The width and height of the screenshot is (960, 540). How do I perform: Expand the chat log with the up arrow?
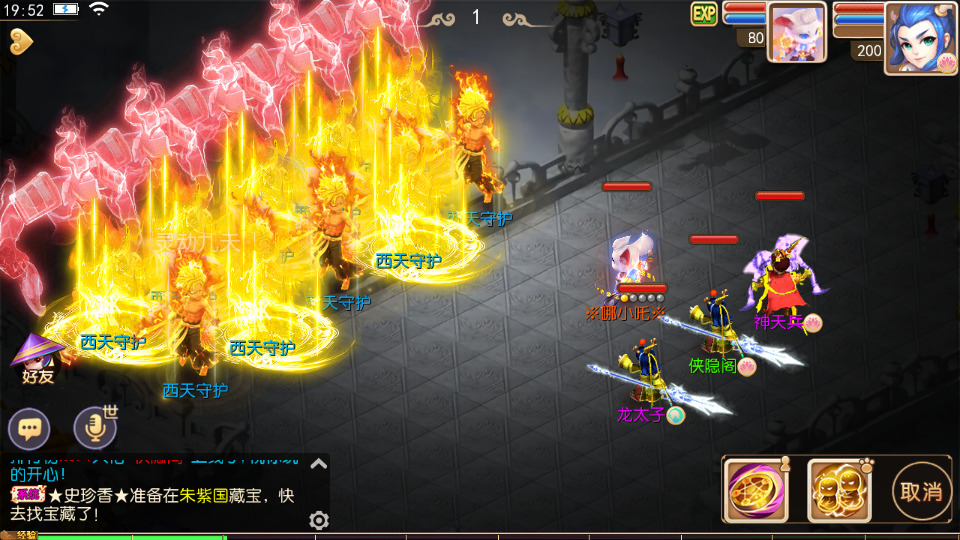pos(318,463)
